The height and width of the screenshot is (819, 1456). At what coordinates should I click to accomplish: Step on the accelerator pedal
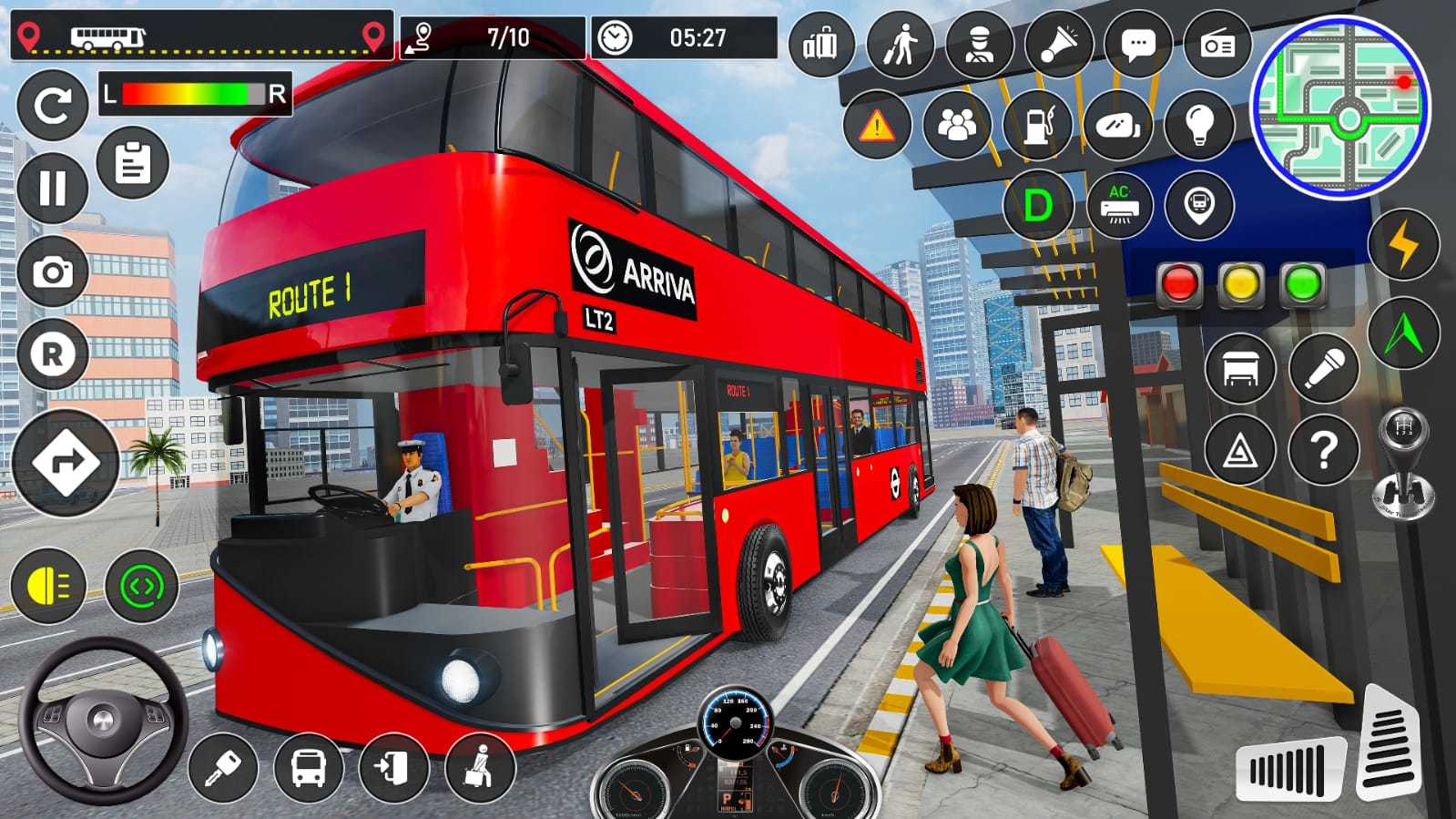[1390, 742]
